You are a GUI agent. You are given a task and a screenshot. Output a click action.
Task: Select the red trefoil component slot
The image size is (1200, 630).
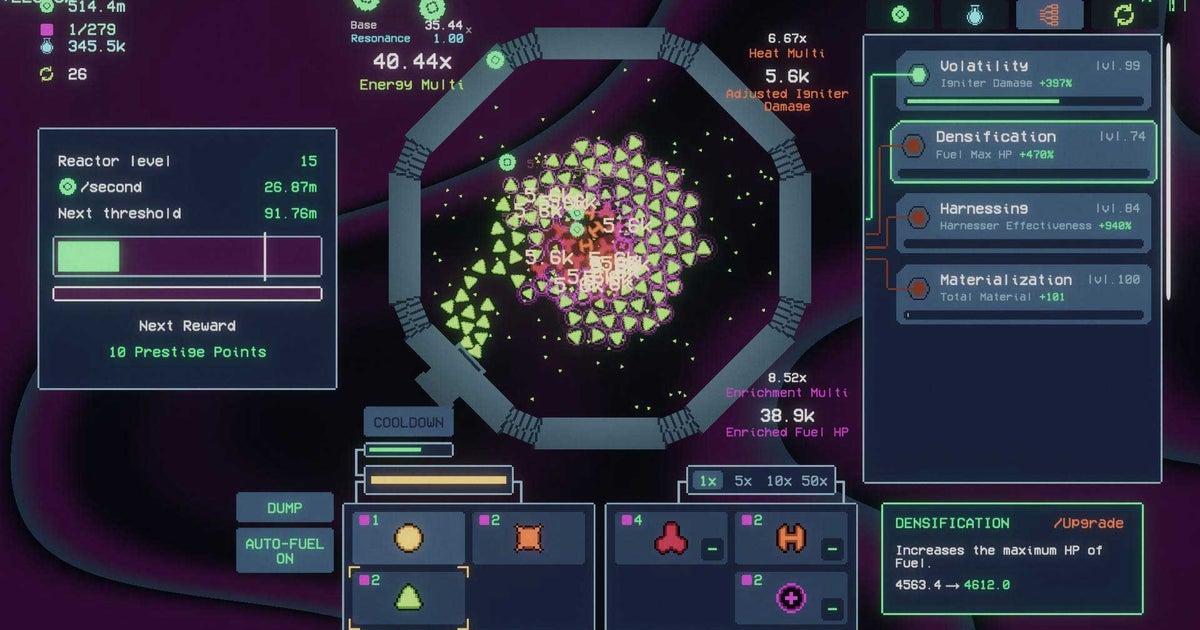click(670, 540)
